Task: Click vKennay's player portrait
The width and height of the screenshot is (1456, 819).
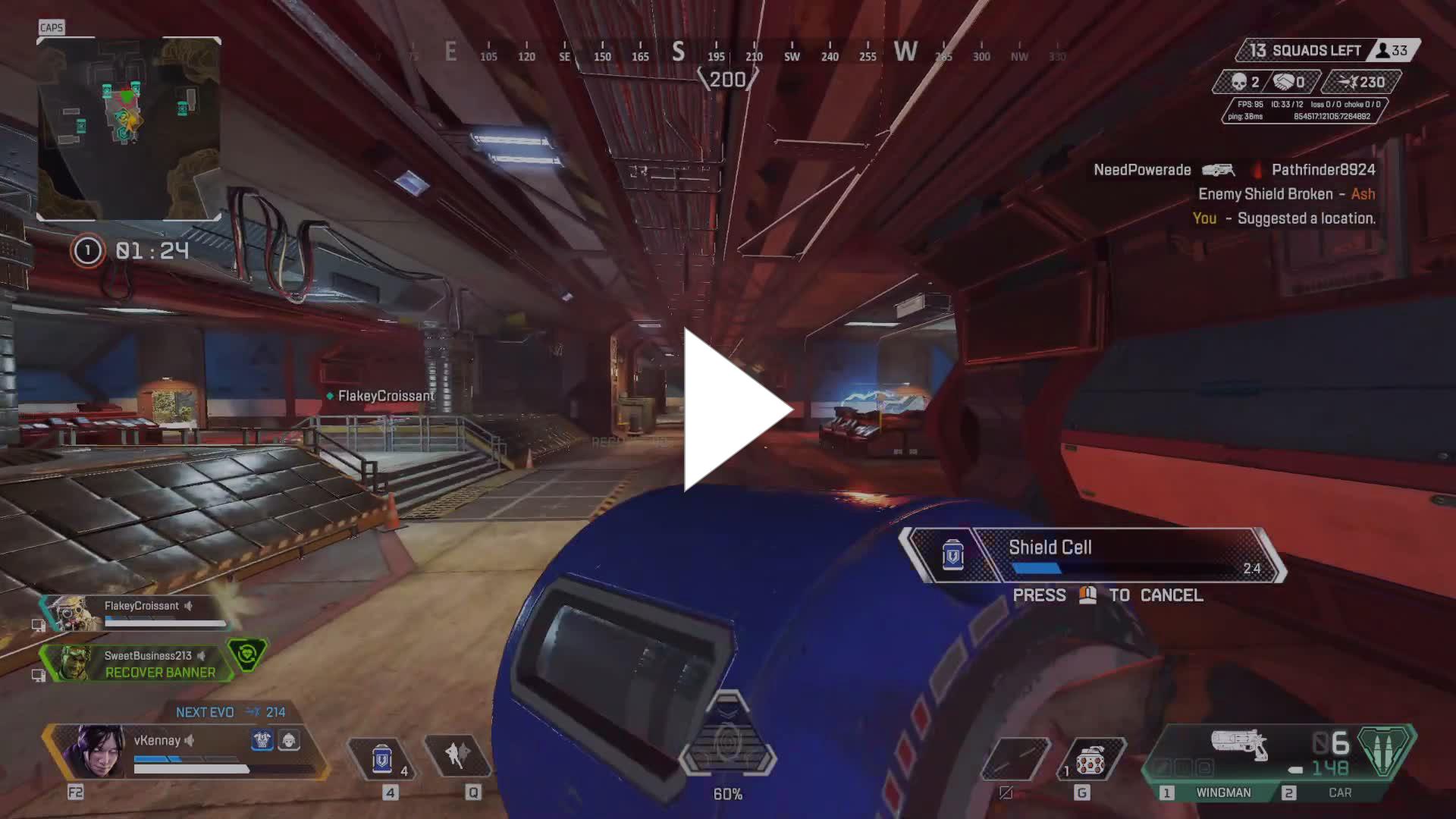Action: (94, 751)
